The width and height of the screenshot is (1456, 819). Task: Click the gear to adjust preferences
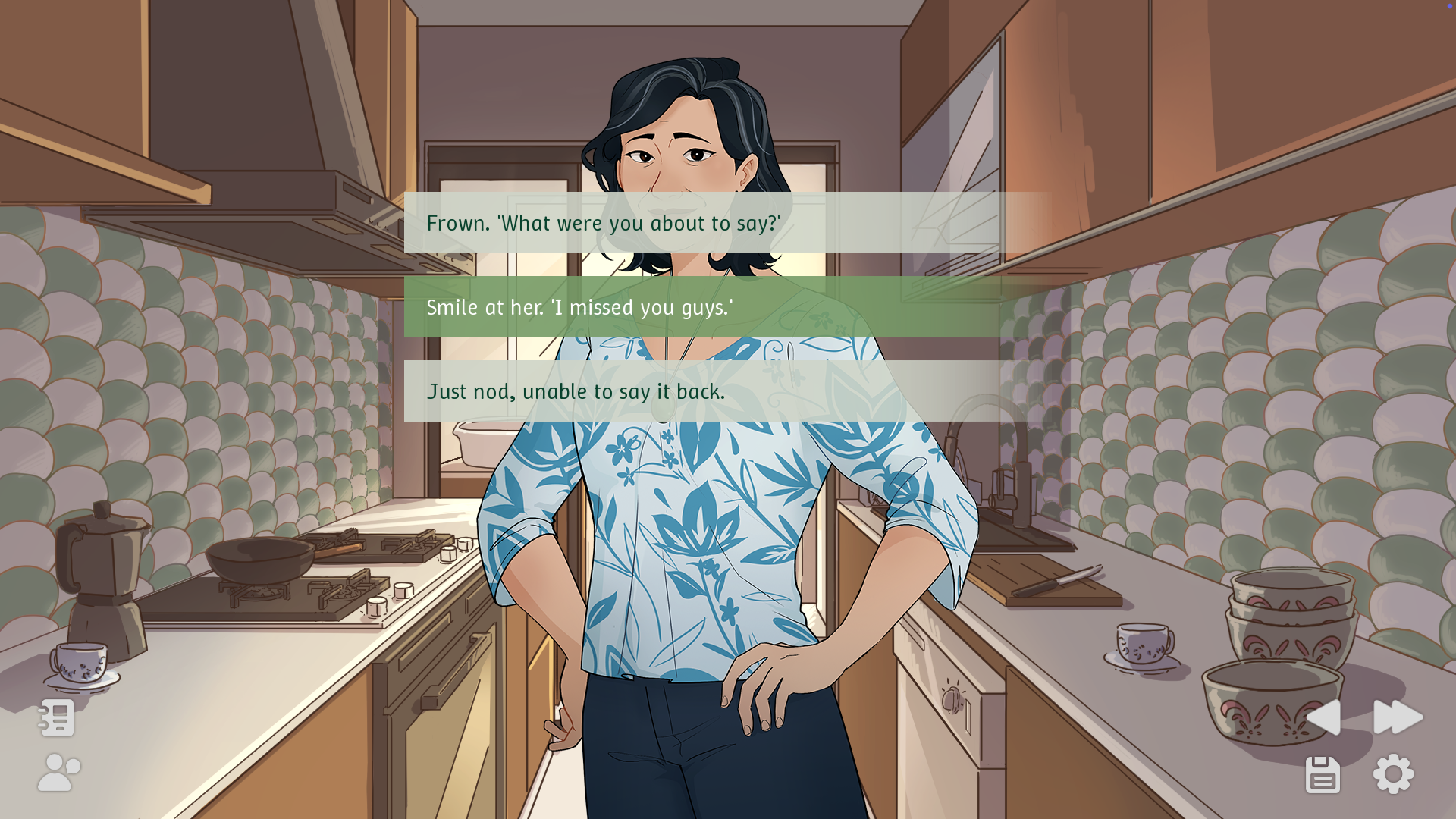[1393, 773]
